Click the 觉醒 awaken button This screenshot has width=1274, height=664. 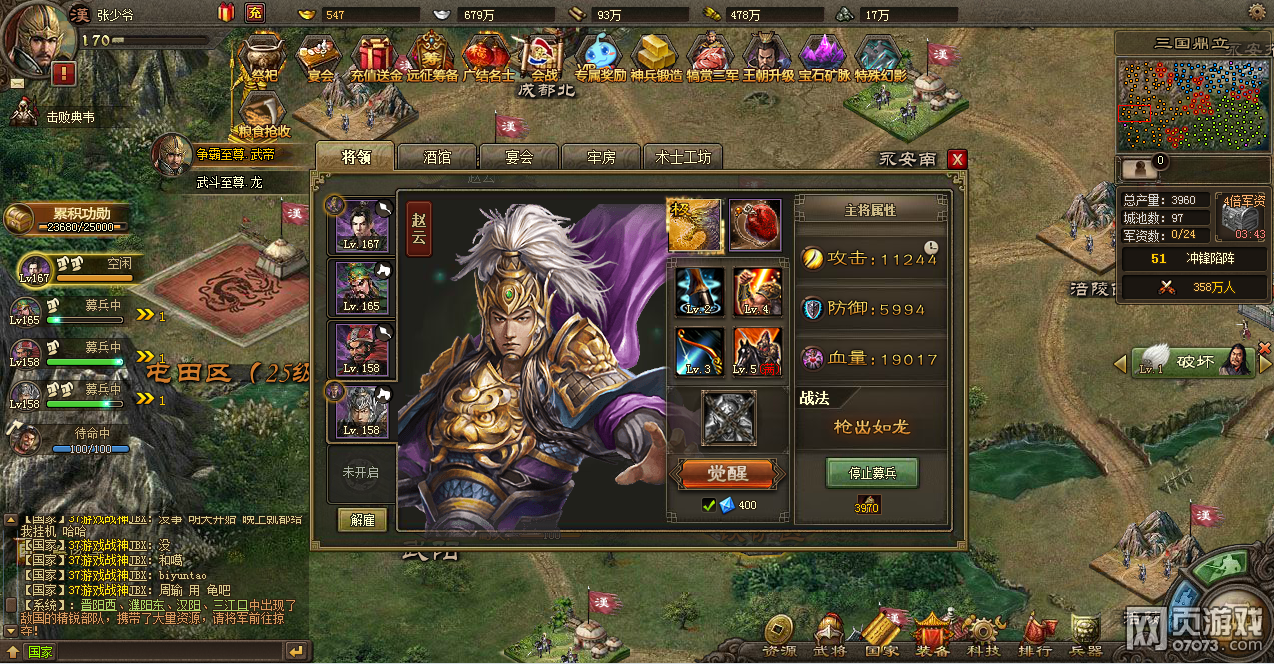[x=727, y=473]
